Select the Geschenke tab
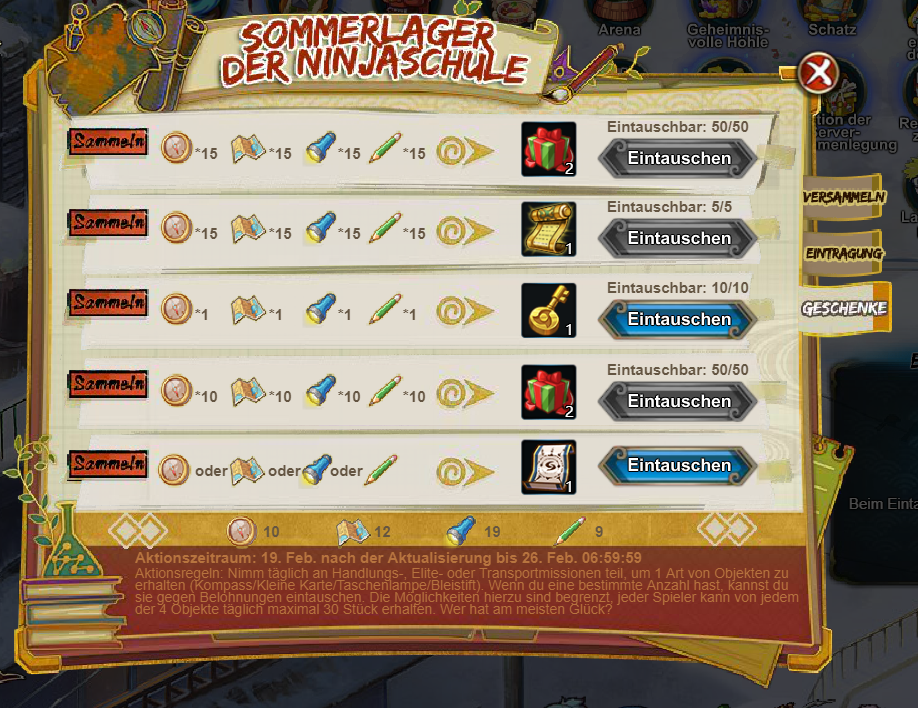The image size is (918, 708). pyautogui.click(x=844, y=308)
